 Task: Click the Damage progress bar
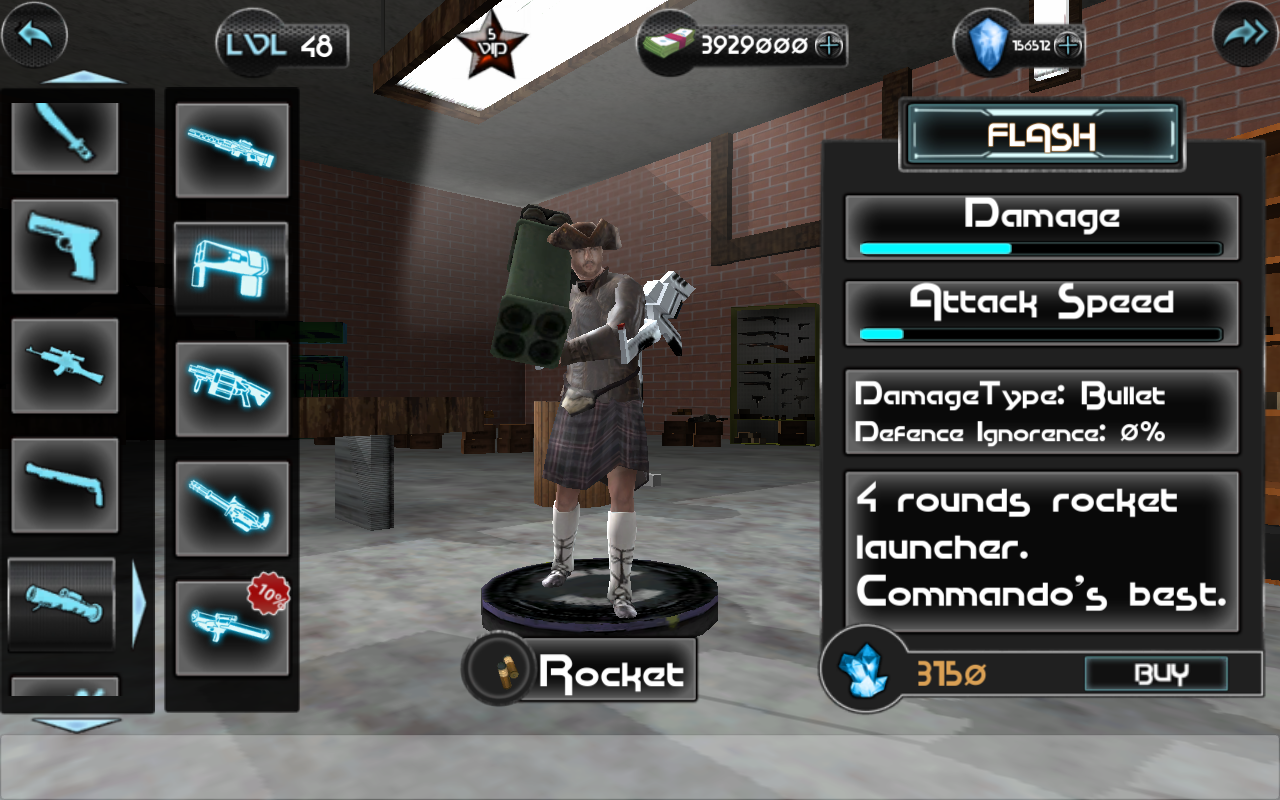(x=1040, y=248)
